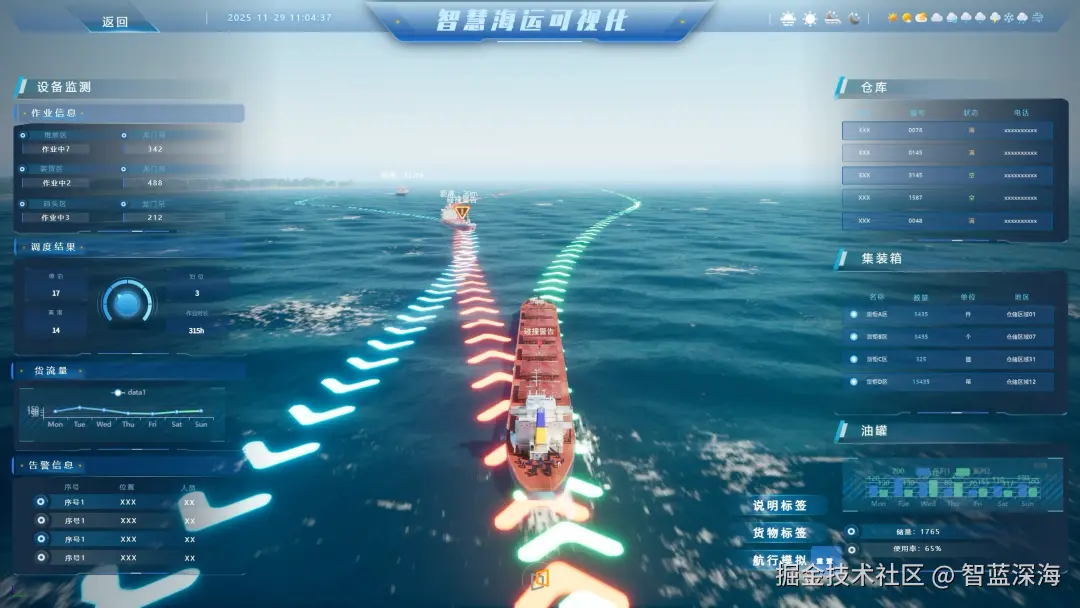Viewport: 1080px width, 608px height.
Task: Toggle the 说明标签 description labels button
Action: [x=780, y=506]
